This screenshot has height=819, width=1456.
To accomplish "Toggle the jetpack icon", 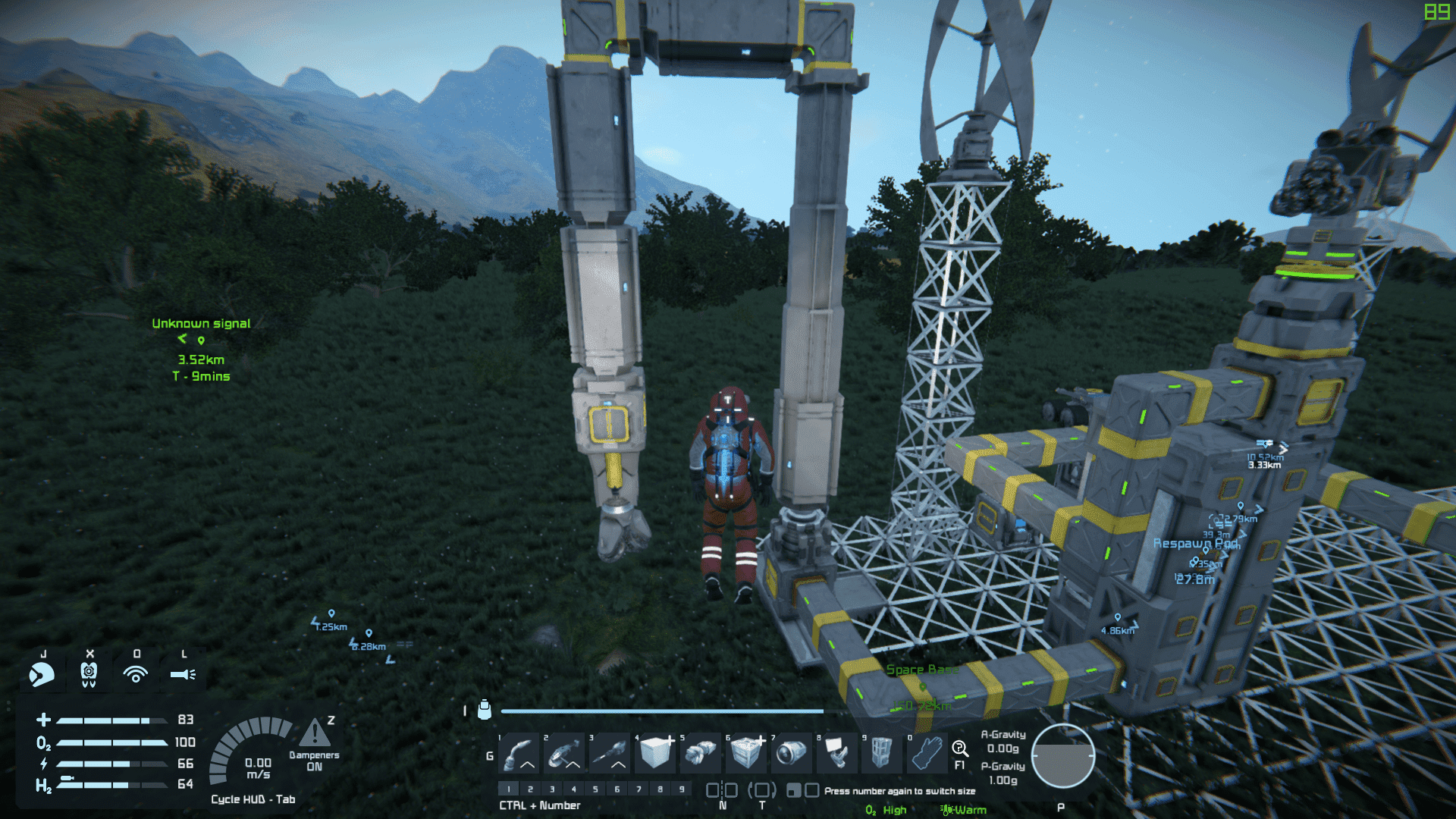I will tap(89, 673).
